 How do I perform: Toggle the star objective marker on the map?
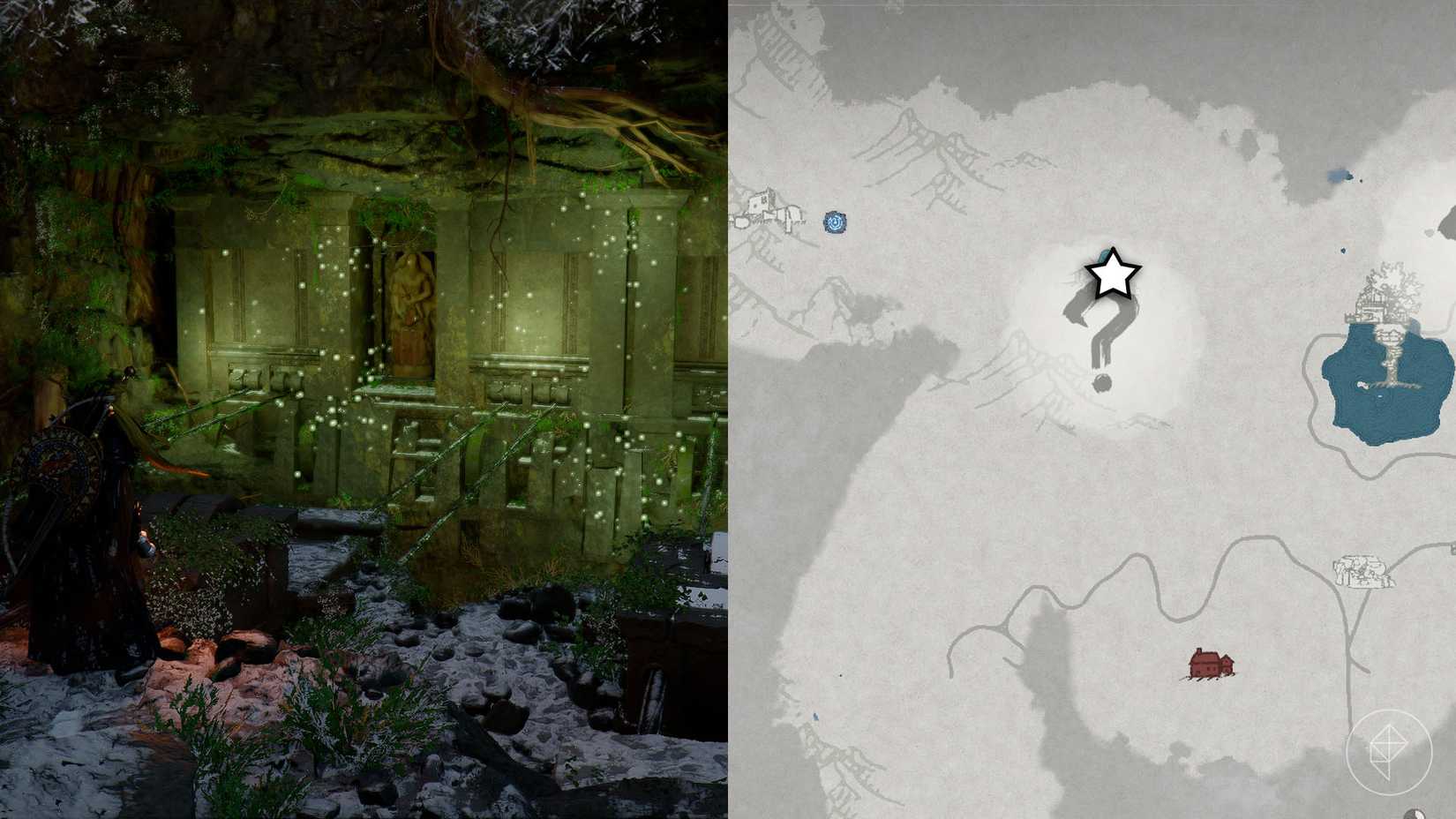(x=1112, y=276)
